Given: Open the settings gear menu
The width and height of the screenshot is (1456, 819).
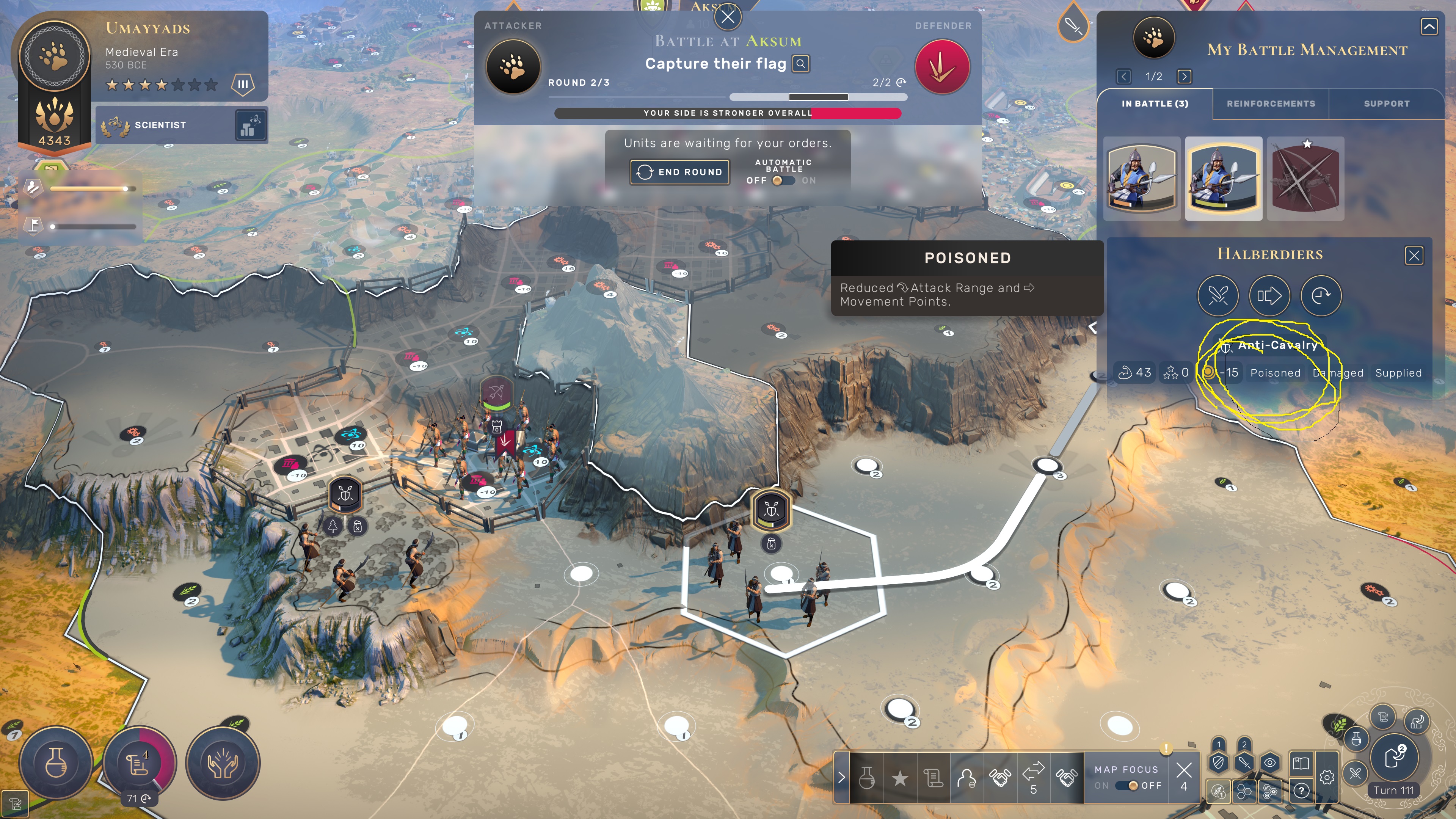Looking at the screenshot, I should [1327, 778].
